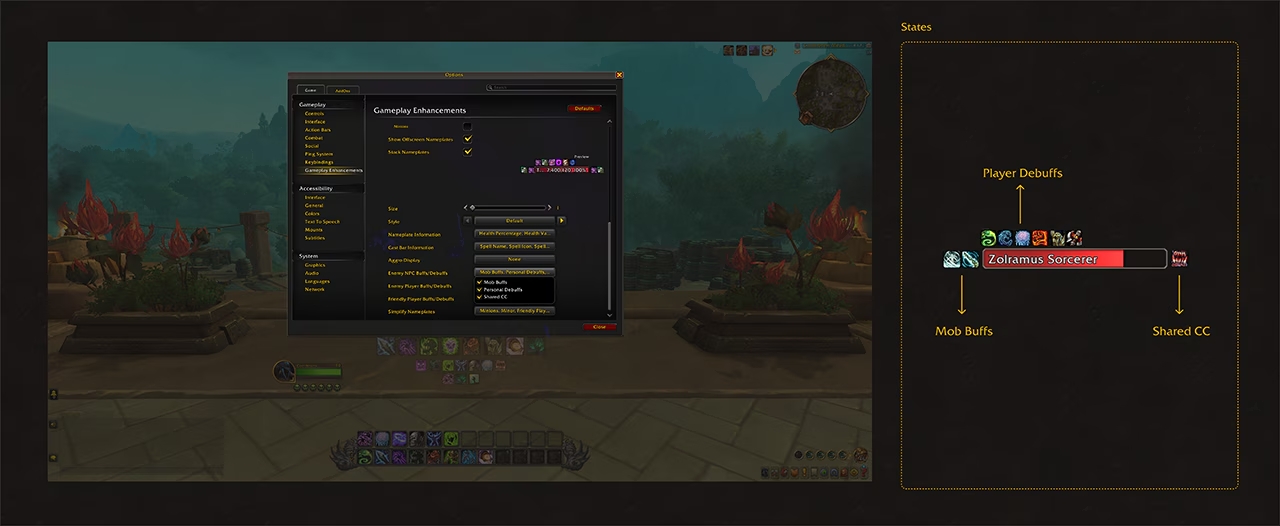The width and height of the screenshot is (1280, 526).
Task: Open the Simplify Nameplates dropdown
Action: pos(514,311)
